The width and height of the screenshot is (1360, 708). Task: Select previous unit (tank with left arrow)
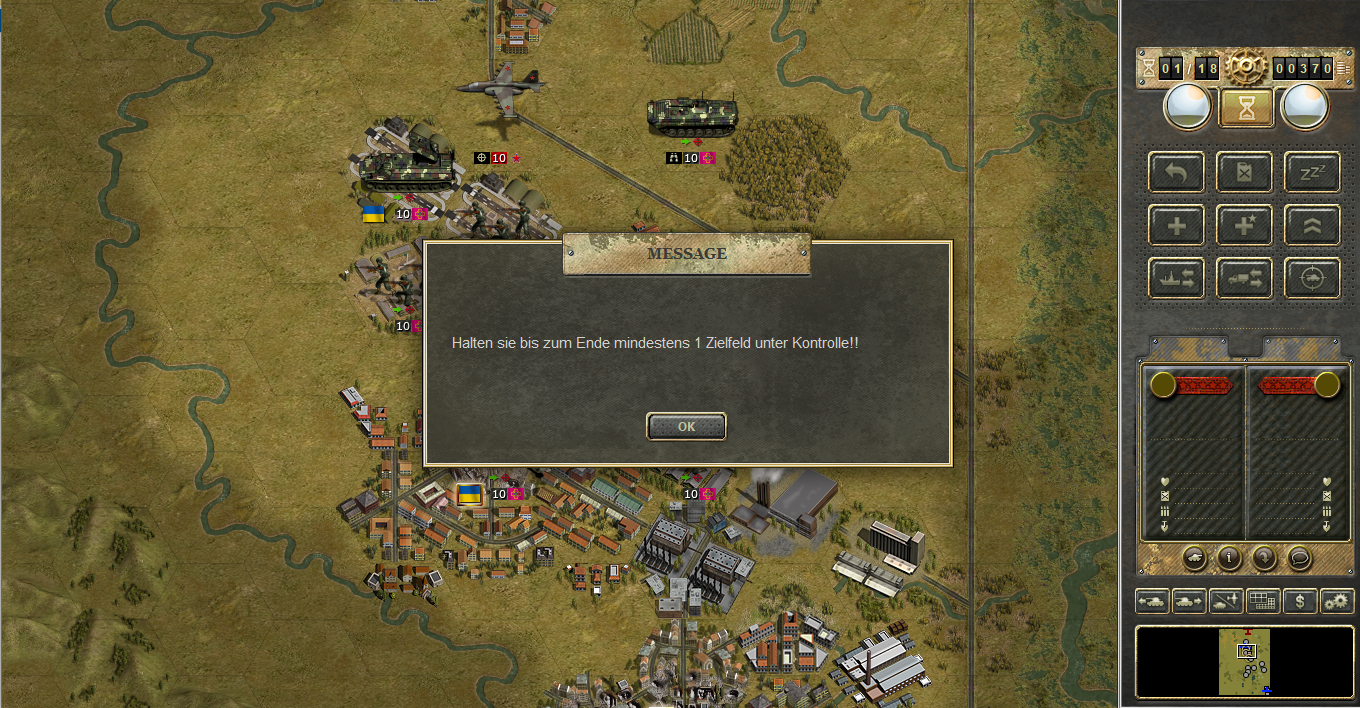[x=1152, y=601]
